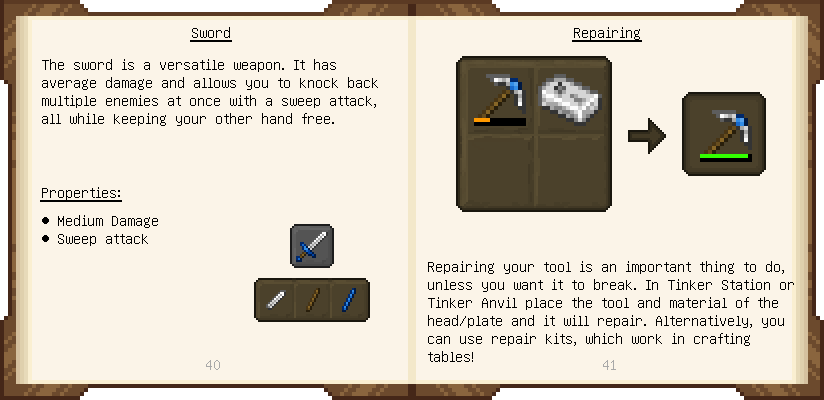Select the blue sword guard part
The image size is (824, 400).
point(349,300)
